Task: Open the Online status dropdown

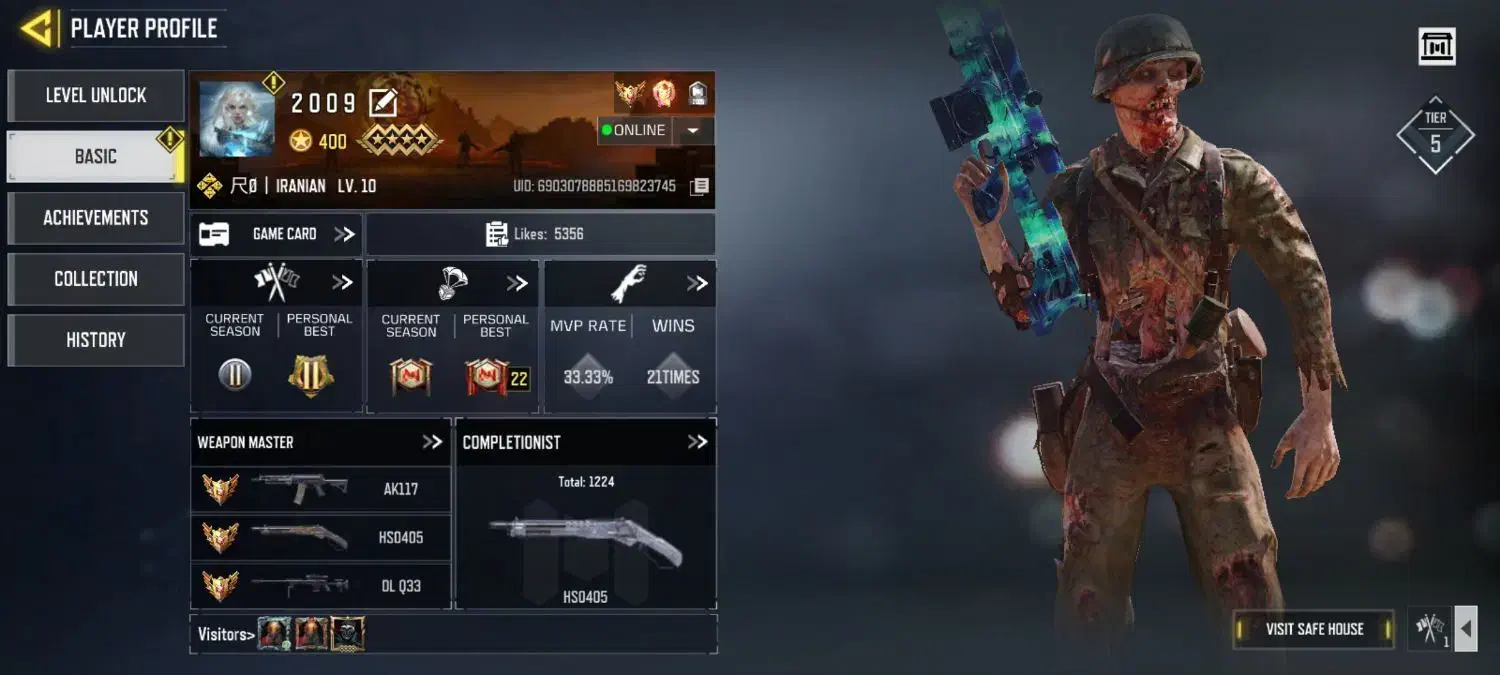Action: [693, 130]
